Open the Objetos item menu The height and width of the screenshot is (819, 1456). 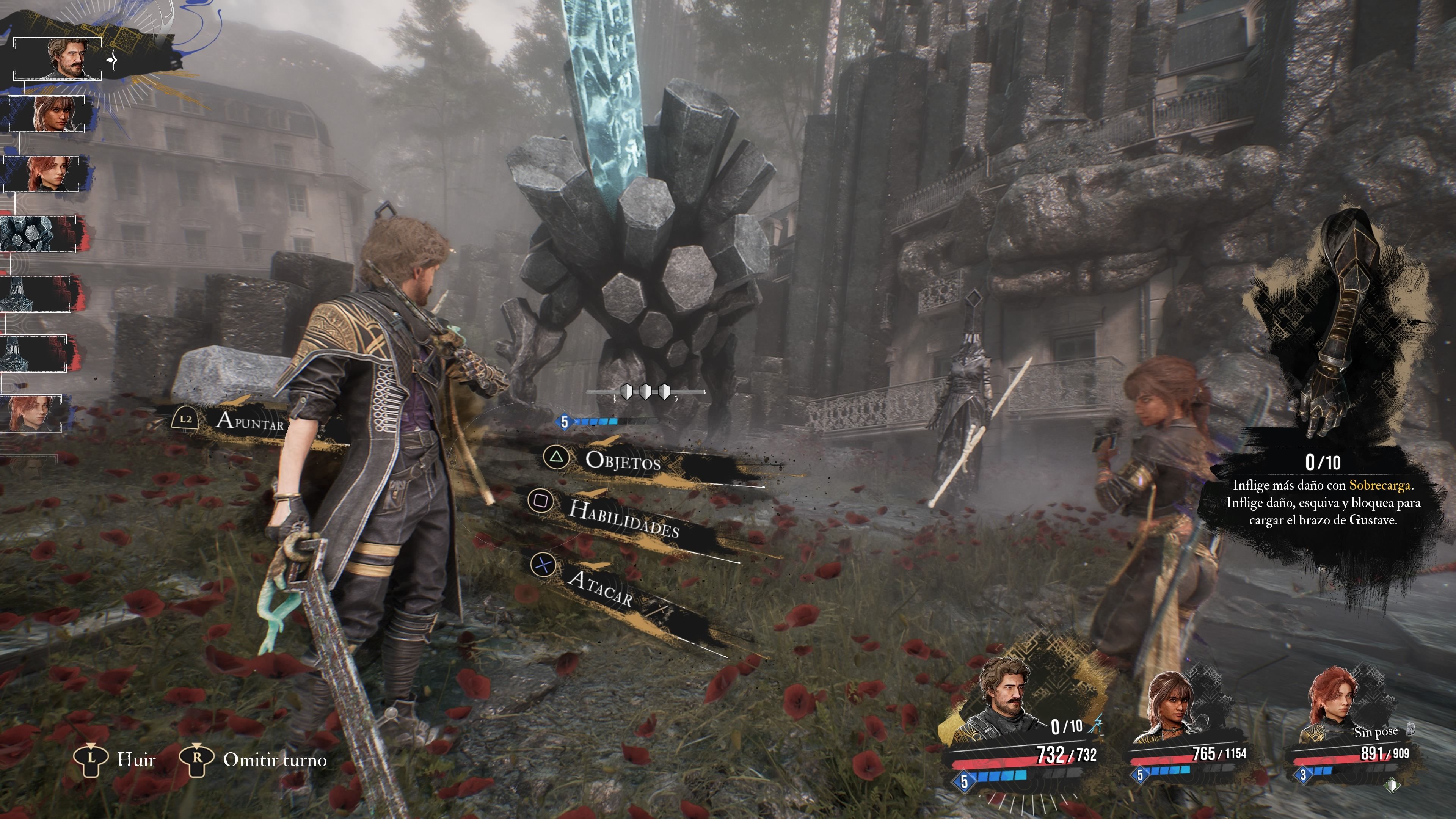[x=622, y=461]
